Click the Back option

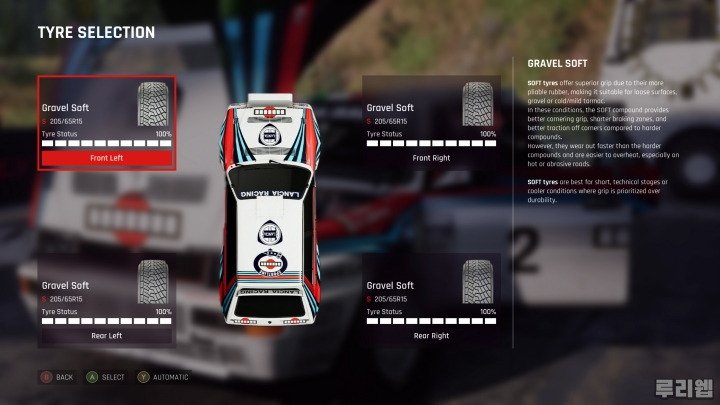pos(57,377)
